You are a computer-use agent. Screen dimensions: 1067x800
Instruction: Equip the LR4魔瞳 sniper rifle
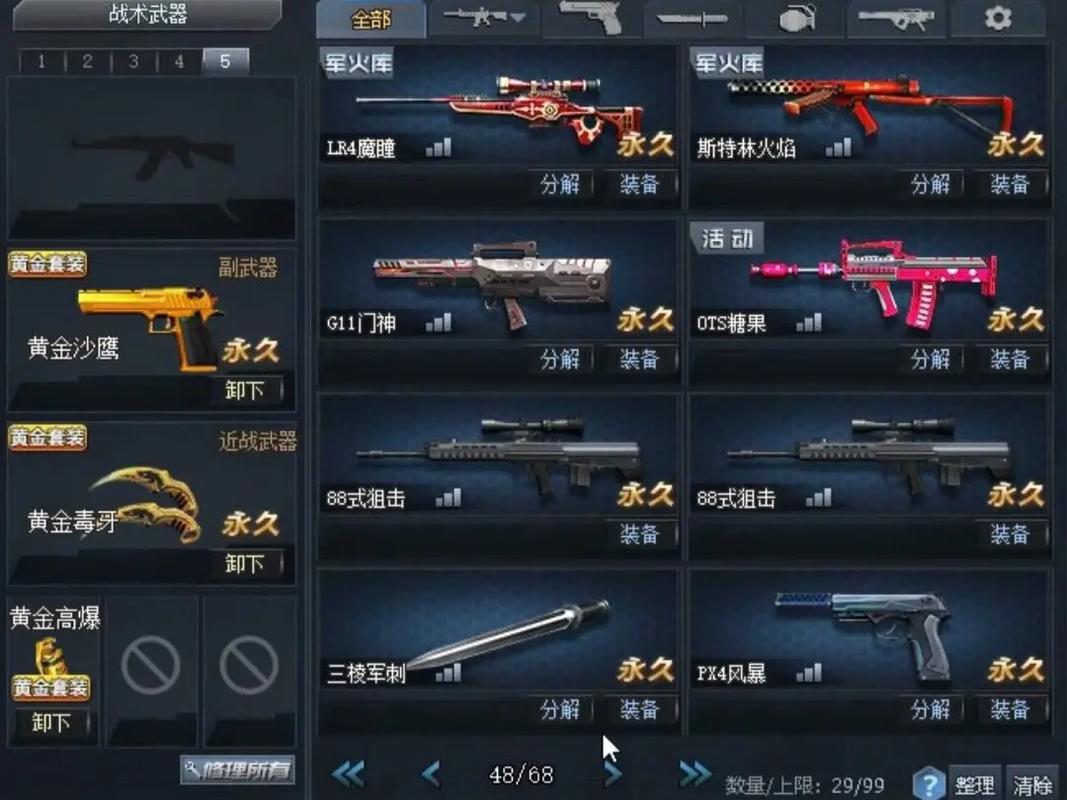639,184
